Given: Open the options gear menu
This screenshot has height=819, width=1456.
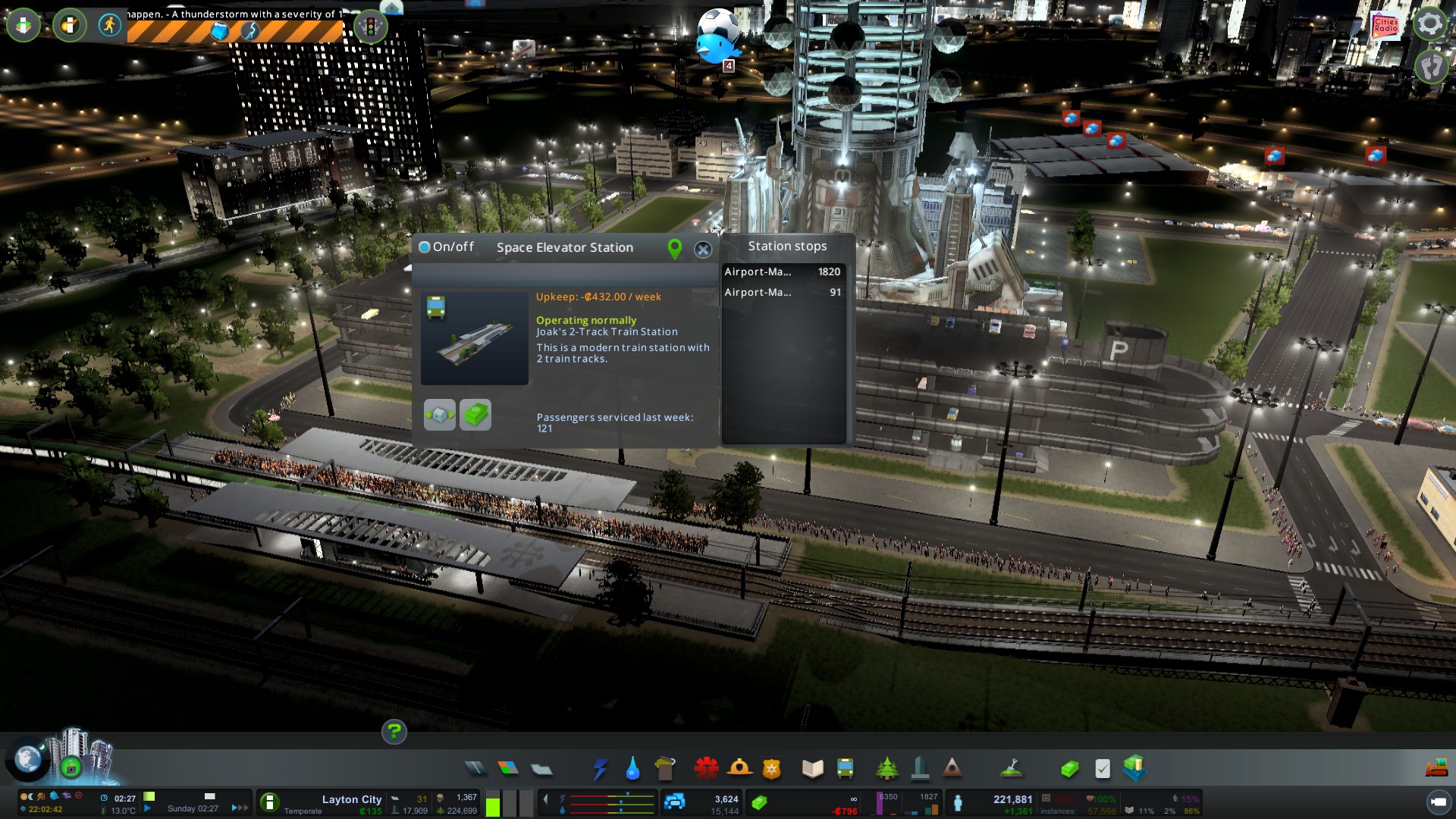Looking at the screenshot, I should (x=1429, y=24).
